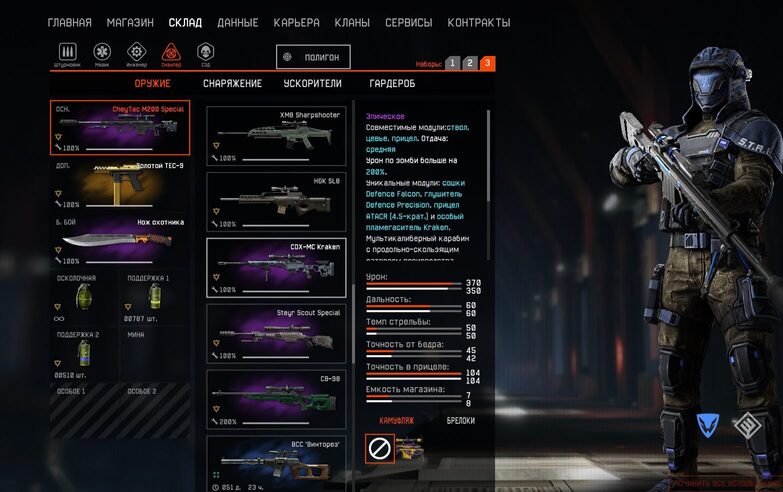This screenshot has height=492, width=783.
Task: Switch to the БРЕЛОКИ section
Action: (x=460, y=421)
